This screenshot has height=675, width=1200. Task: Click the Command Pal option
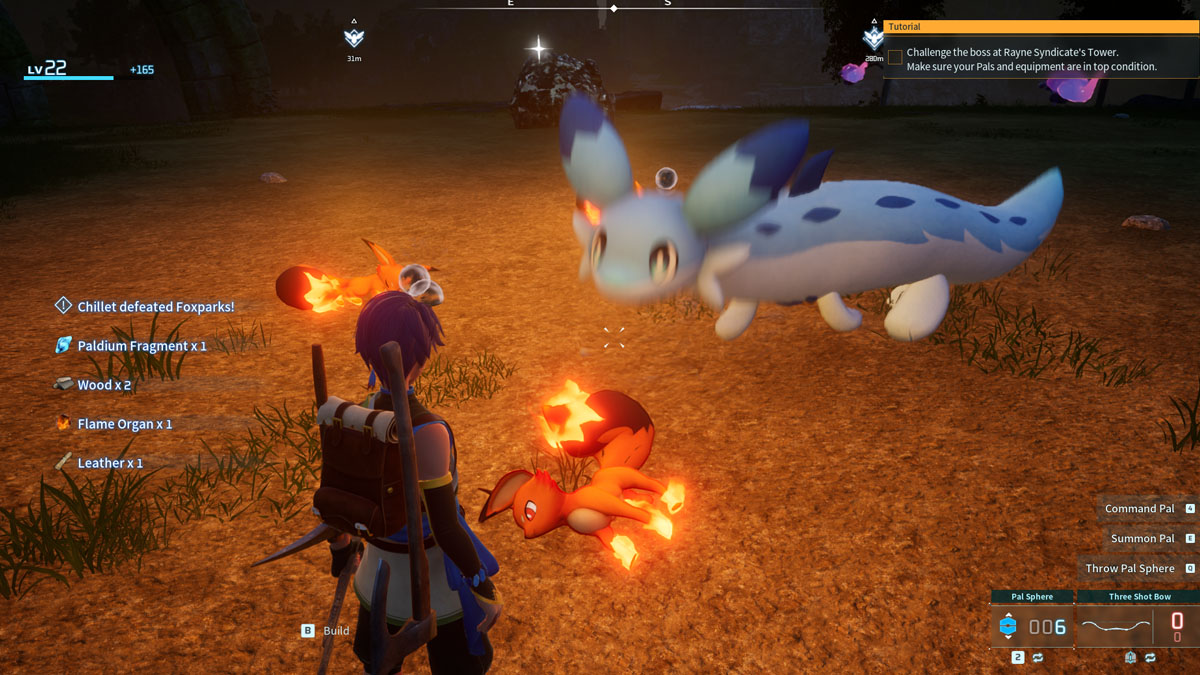pyautogui.click(x=1141, y=509)
